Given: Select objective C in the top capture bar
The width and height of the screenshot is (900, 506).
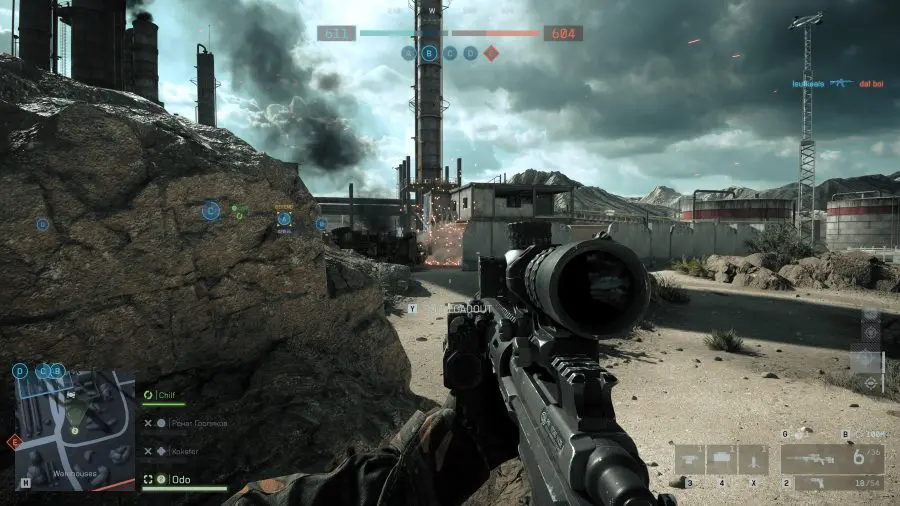Looking at the screenshot, I should click(450, 53).
